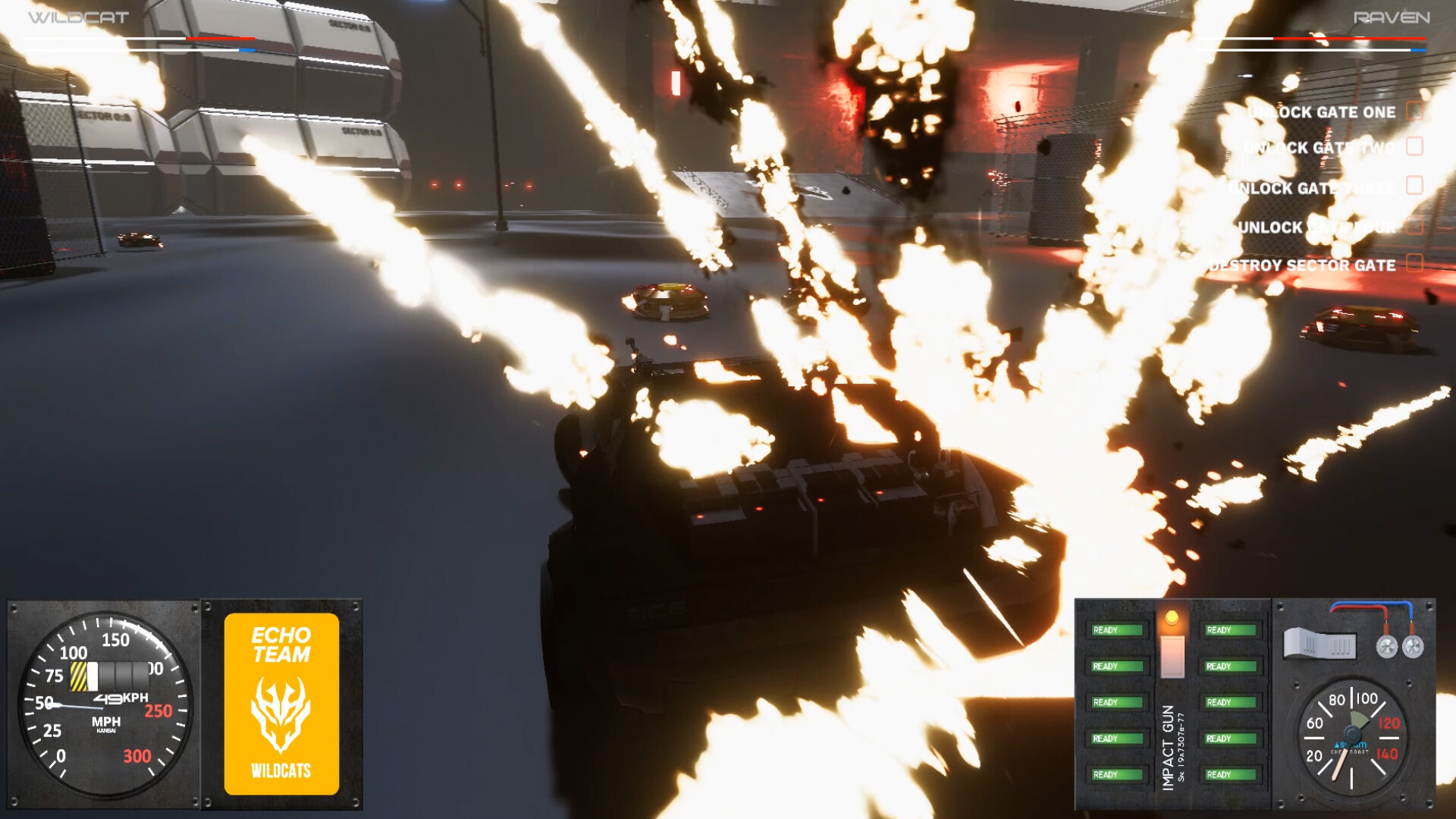Click the blue wire terminal screw
1456x819 pixels.
pos(1412,645)
